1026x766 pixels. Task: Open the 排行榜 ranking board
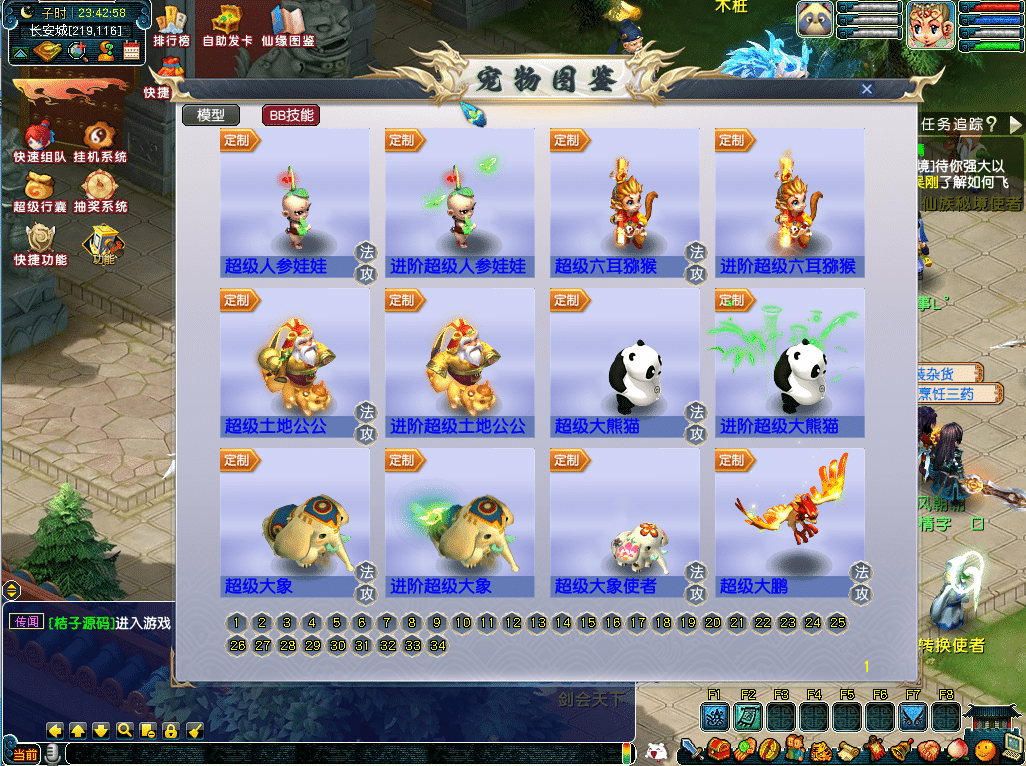tap(172, 26)
